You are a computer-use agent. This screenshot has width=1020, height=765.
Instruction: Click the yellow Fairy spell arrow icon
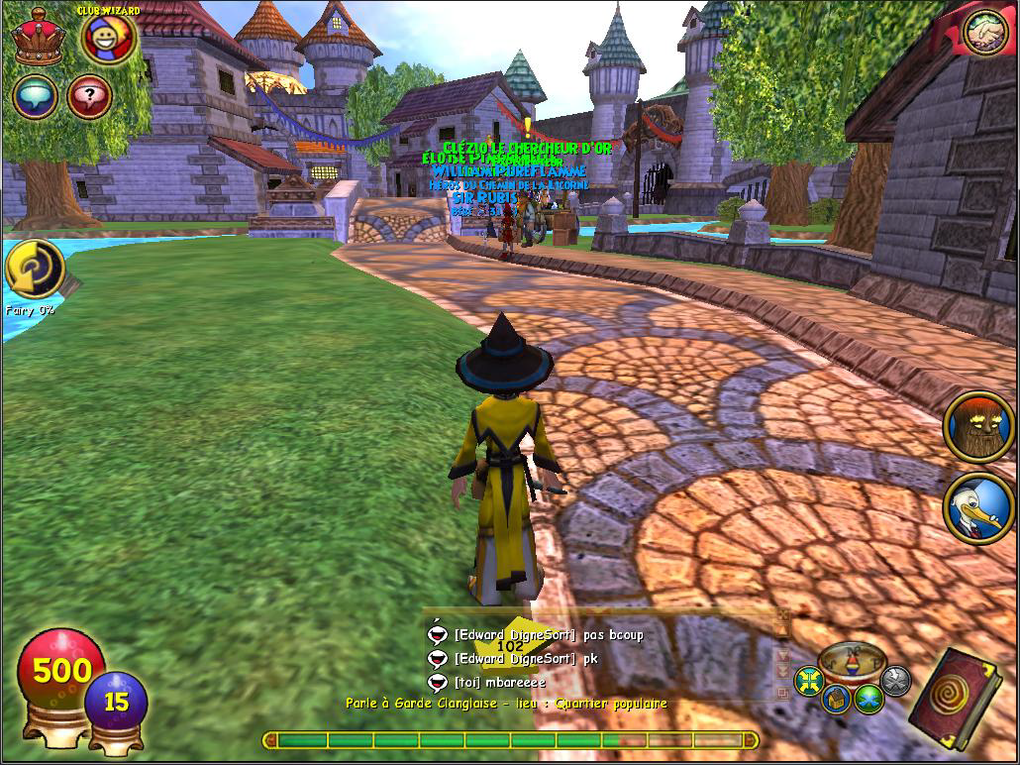tap(35, 269)
